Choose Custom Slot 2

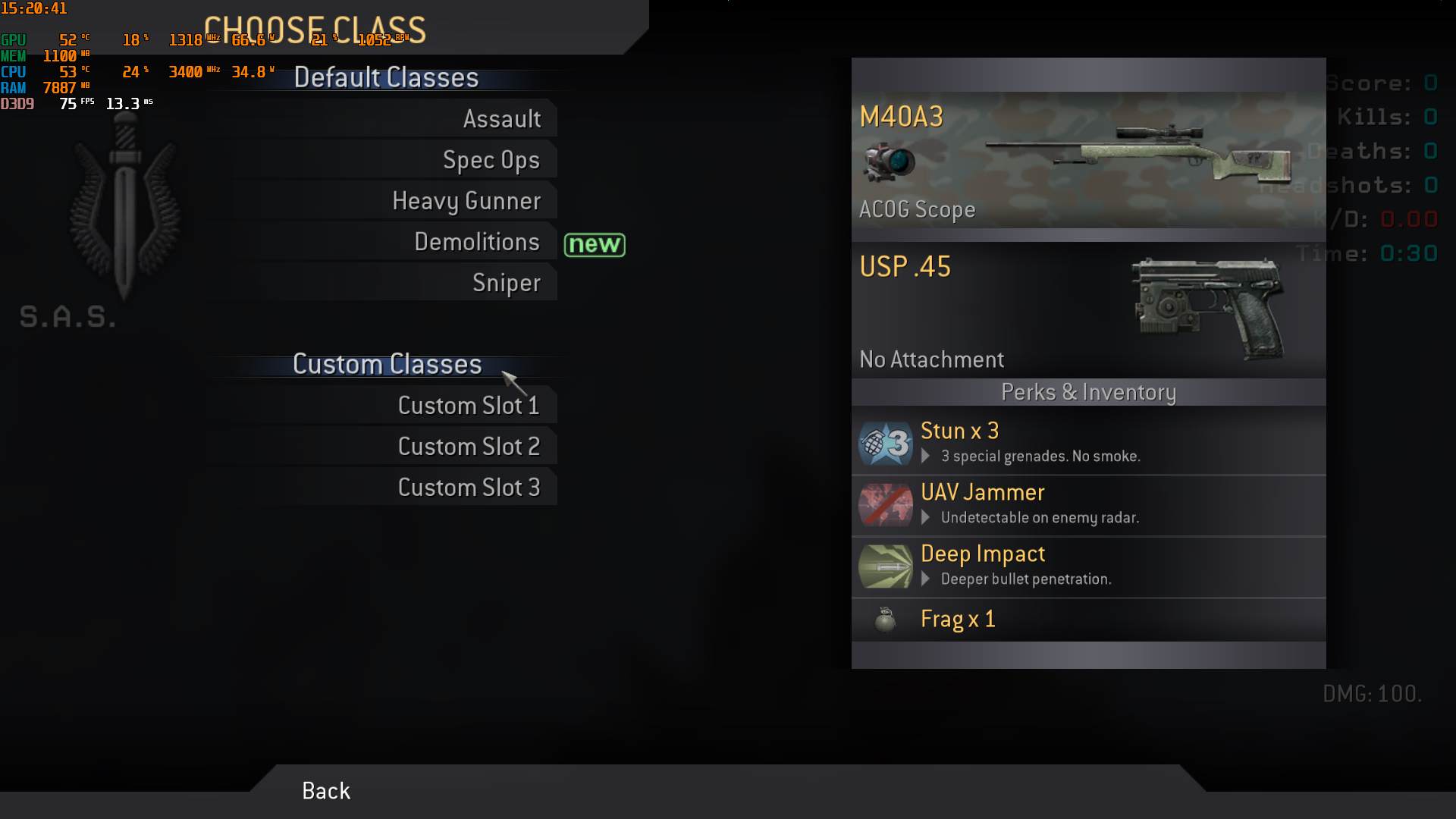[468, 447]
